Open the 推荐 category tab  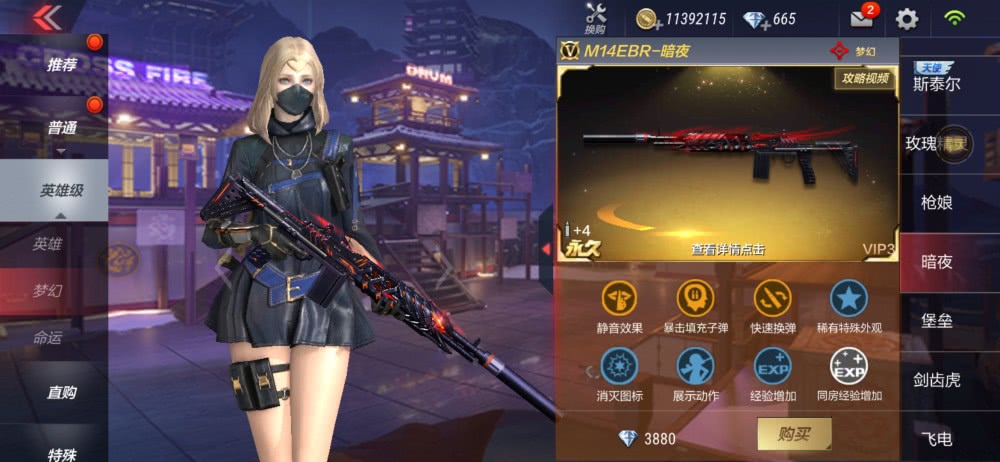pos(61,64)
